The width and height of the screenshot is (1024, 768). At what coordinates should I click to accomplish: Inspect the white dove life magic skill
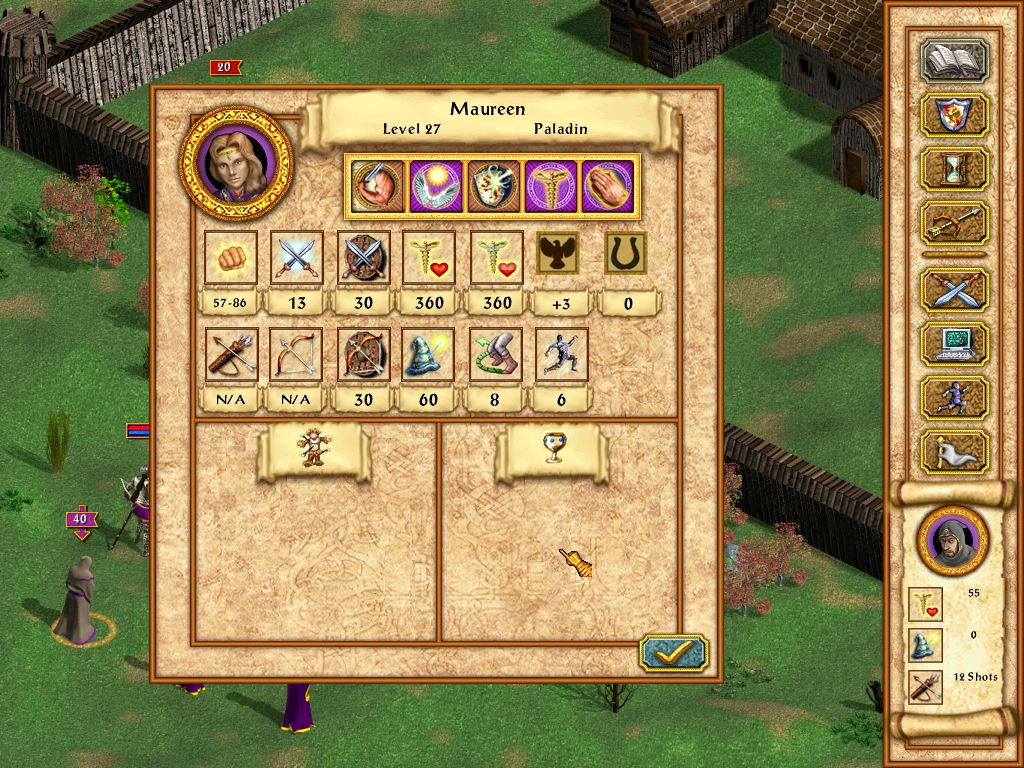pyautogui.click(x=435, y=187)
